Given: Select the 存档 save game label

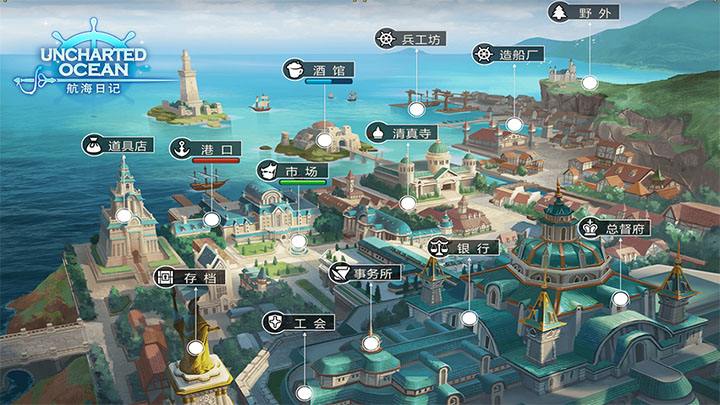Looking at the screenshot, I should tap(191, 277).
